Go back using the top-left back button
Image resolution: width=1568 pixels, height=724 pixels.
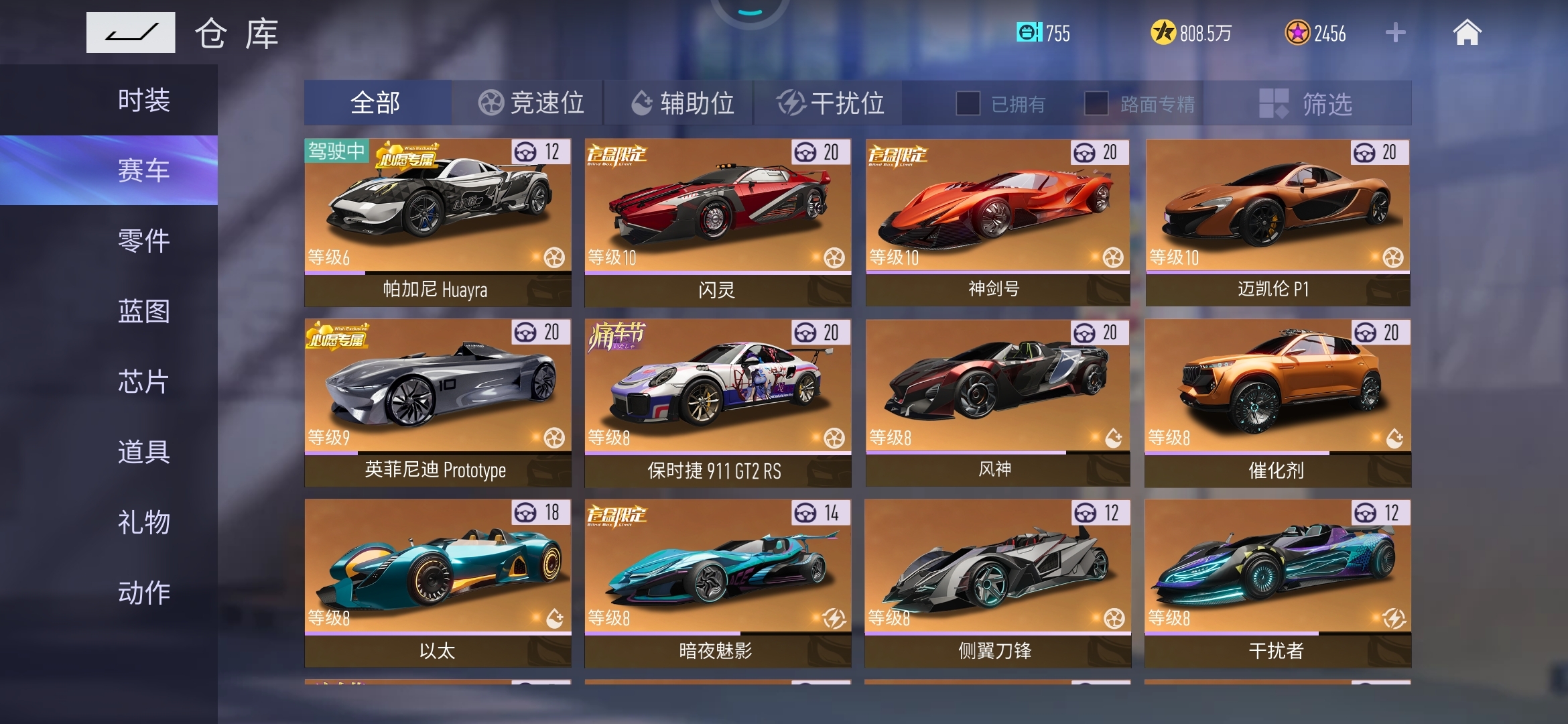pos(131,32)
